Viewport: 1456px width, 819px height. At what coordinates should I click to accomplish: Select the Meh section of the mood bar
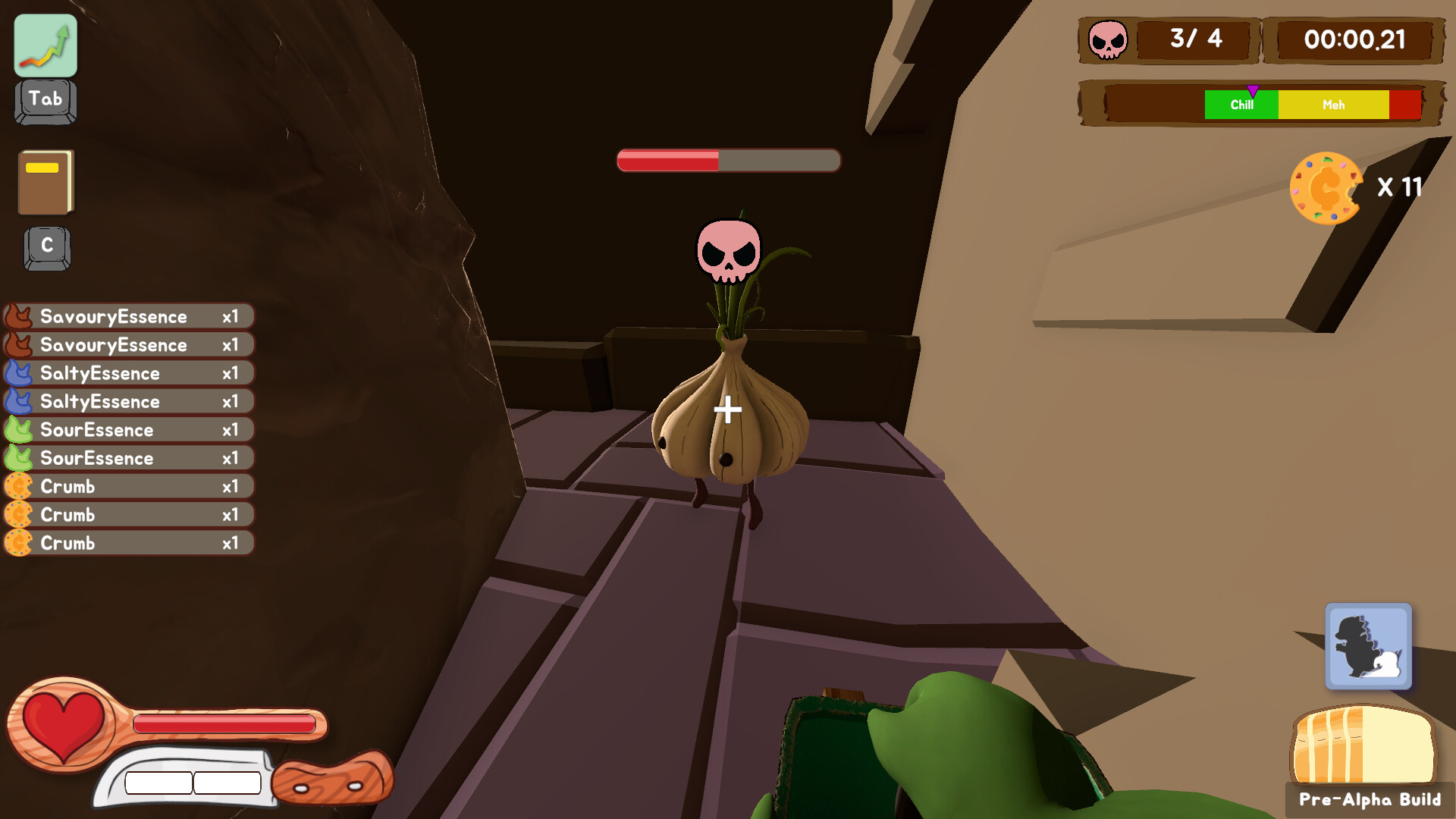tap(1333, 105)
